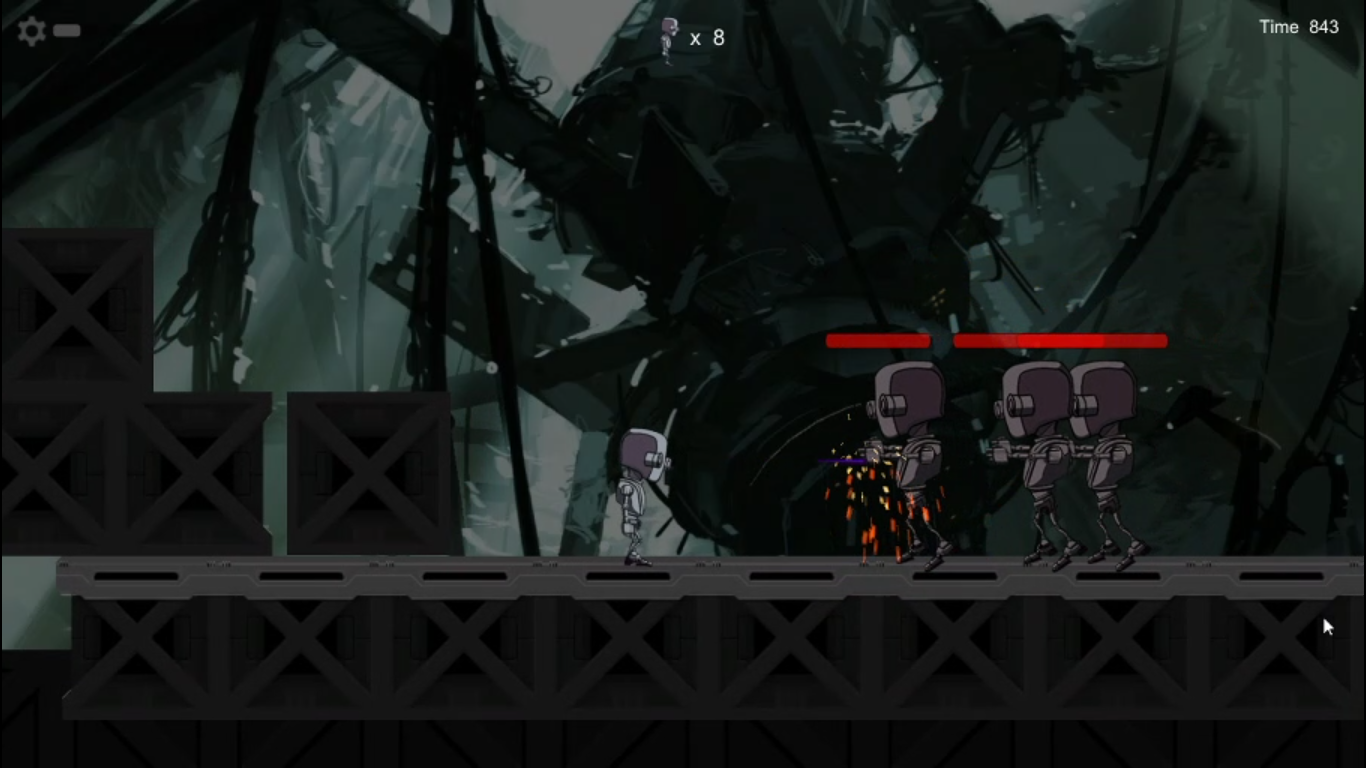Click the Time 843 display
The width and height of the screenshot is (1366, 768).
coord(1298,27)
